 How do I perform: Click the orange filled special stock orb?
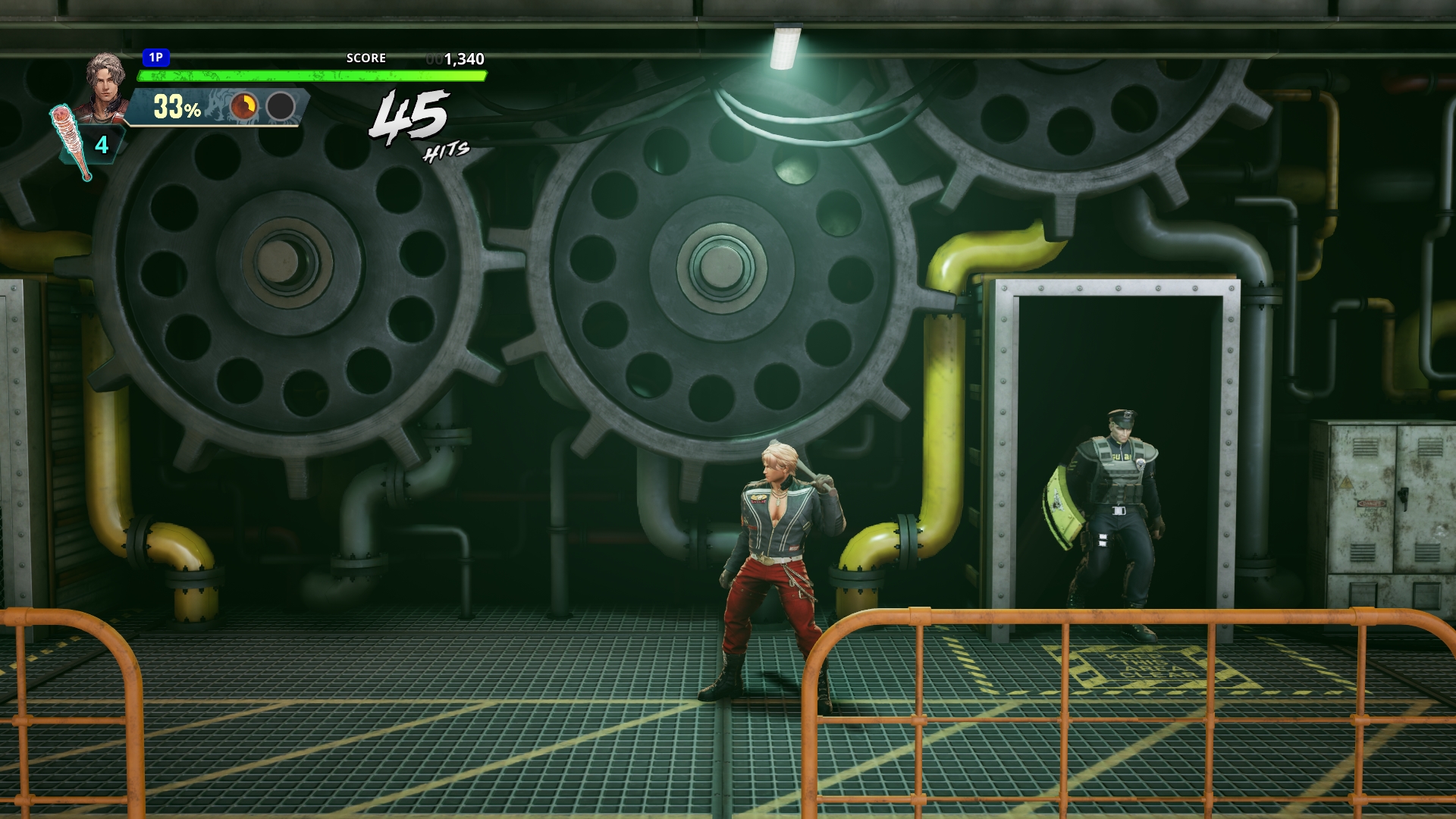[x=243, y=107]
